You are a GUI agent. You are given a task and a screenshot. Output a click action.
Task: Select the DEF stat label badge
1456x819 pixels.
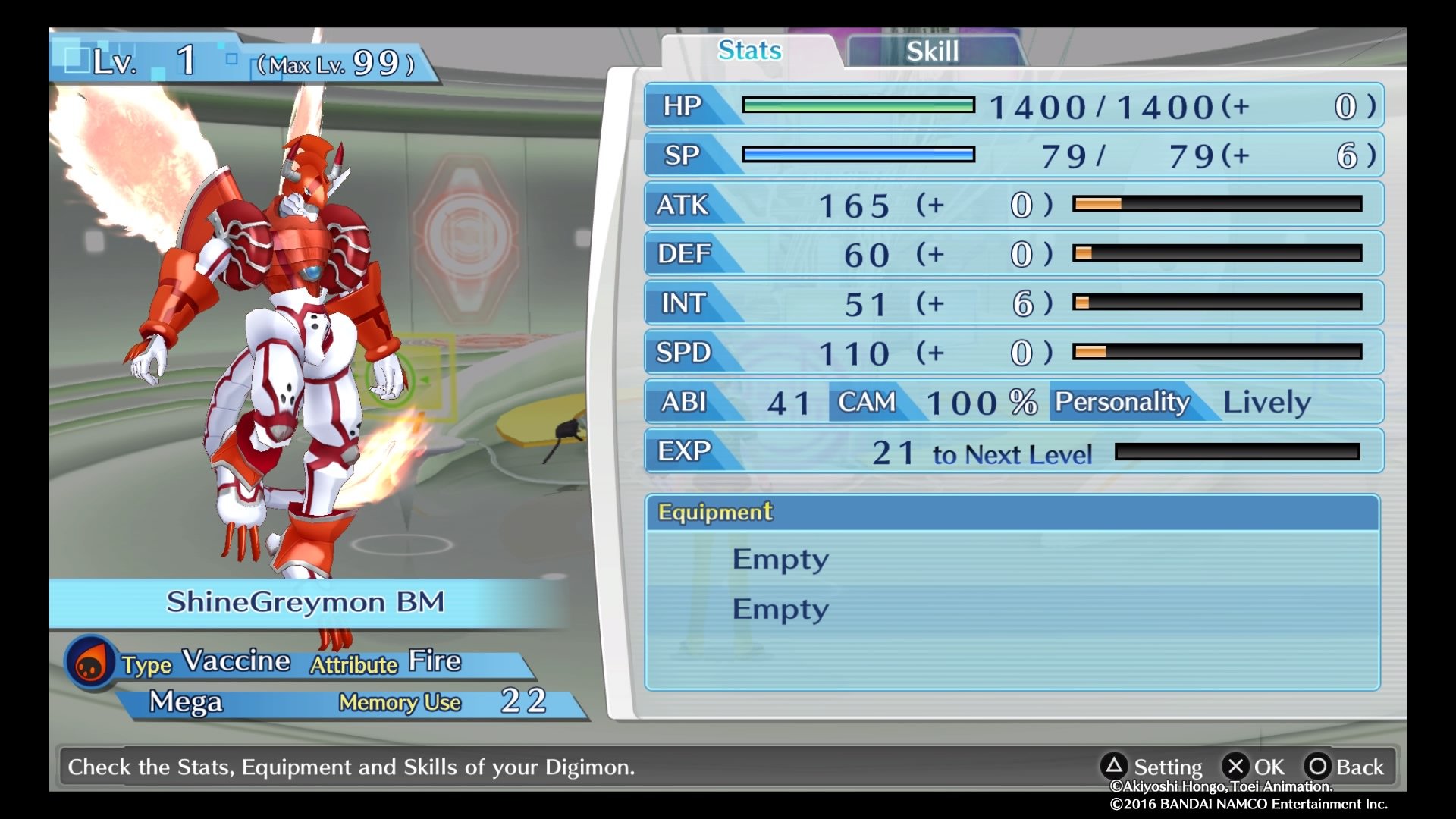click(x=685, y=254)
